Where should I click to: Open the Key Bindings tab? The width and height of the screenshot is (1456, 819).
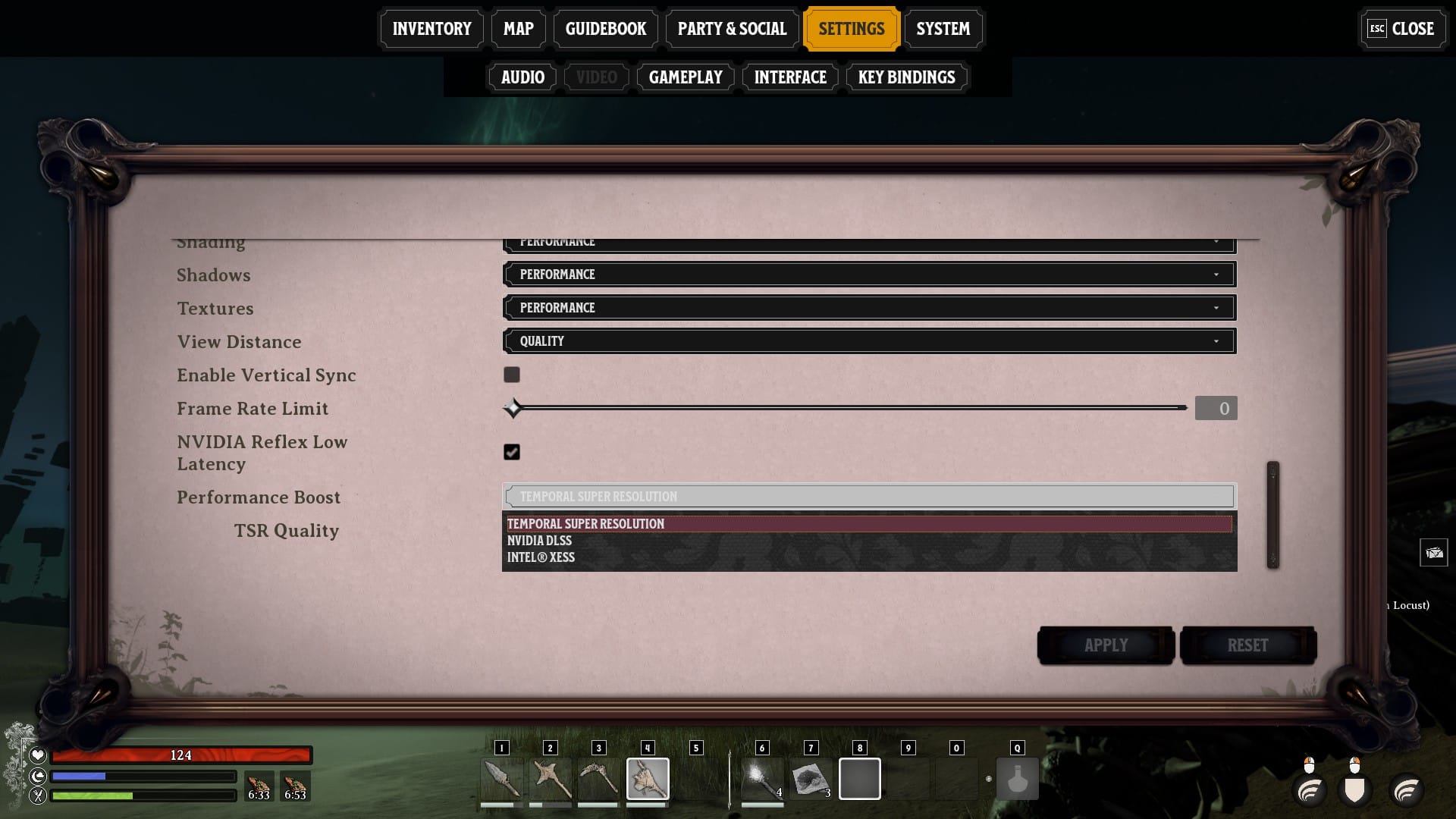(x=906, y=77)
